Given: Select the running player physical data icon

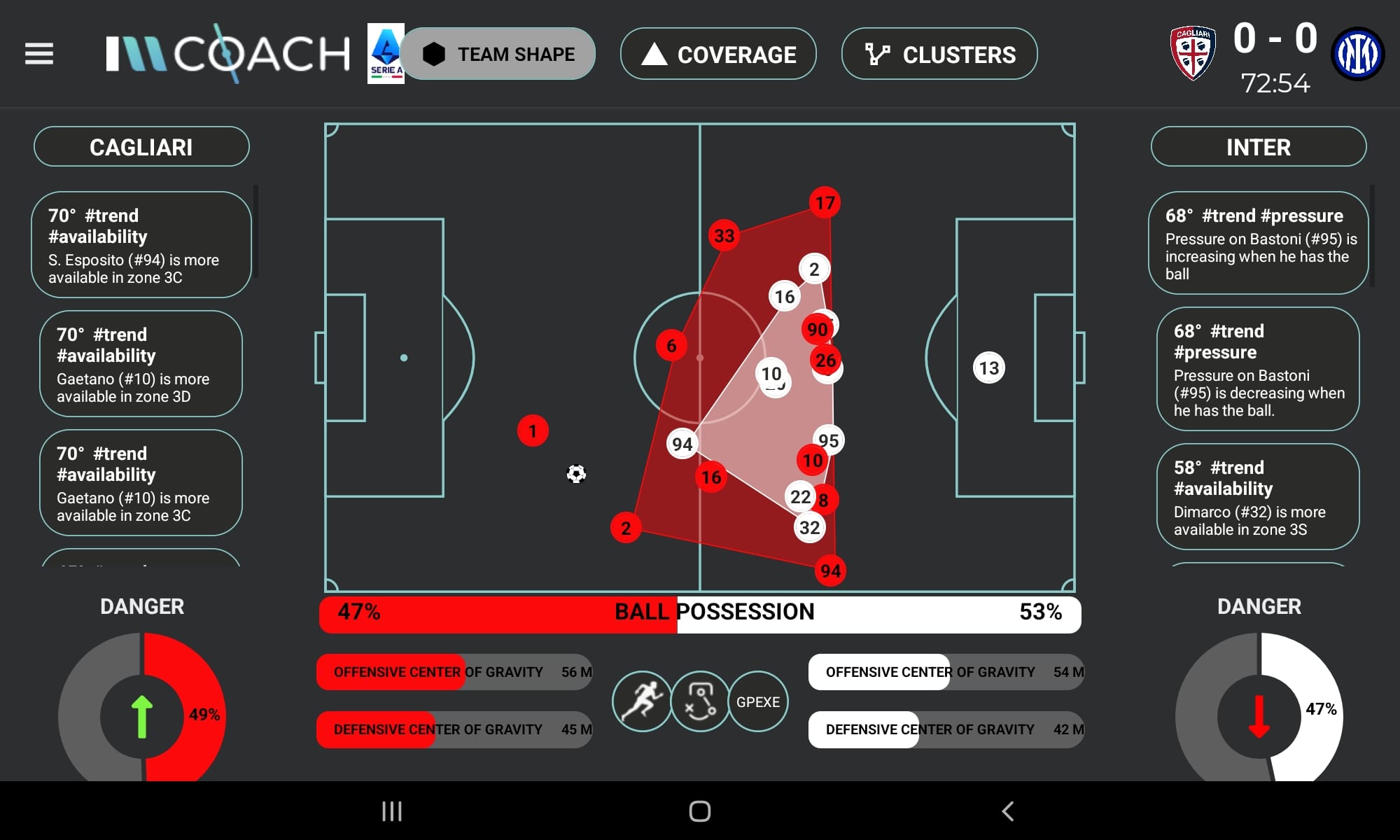Looking at the screenshot, I should tap(641, 701).
